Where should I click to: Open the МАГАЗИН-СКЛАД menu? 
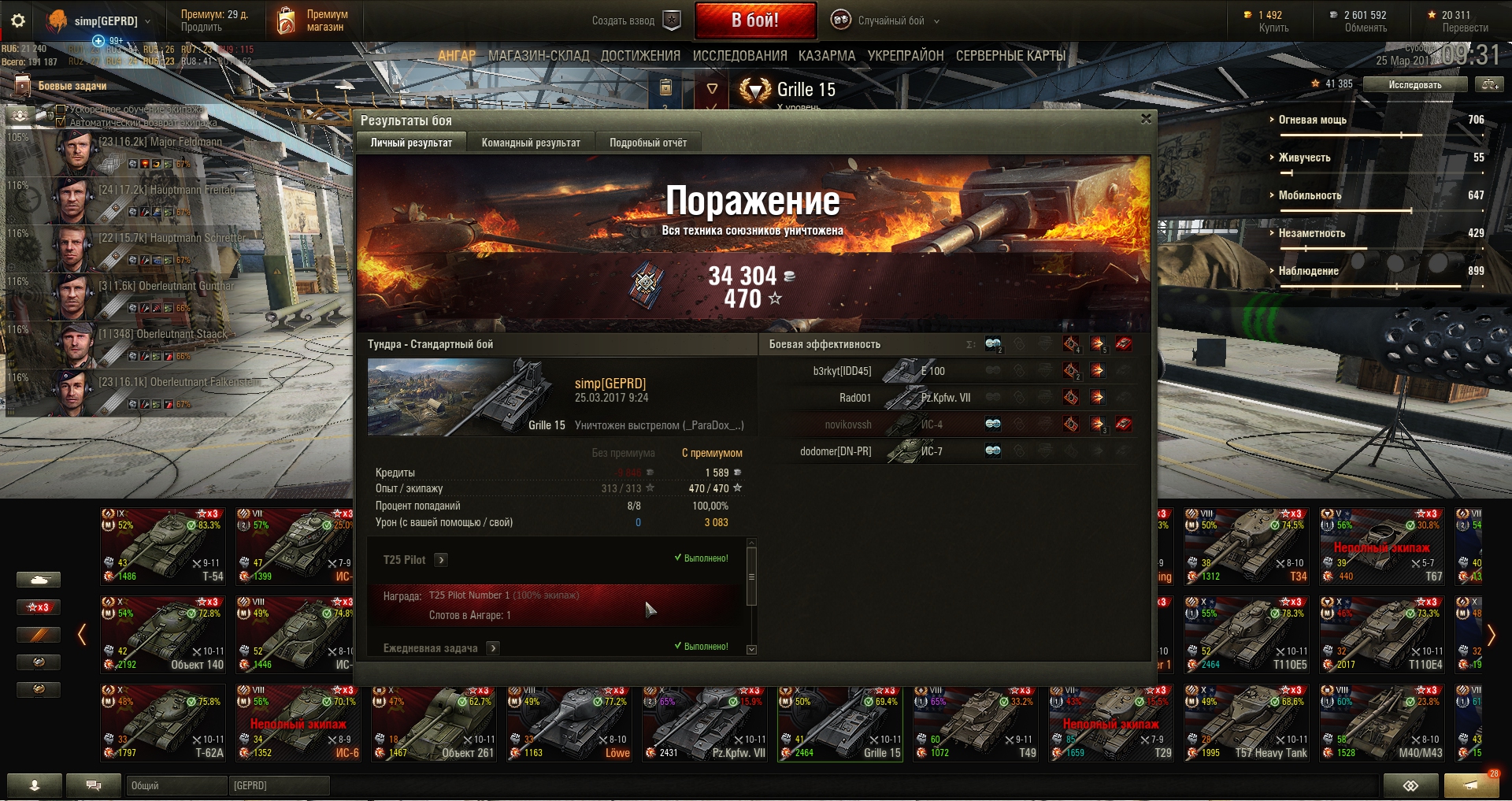[x=539, y=56]
